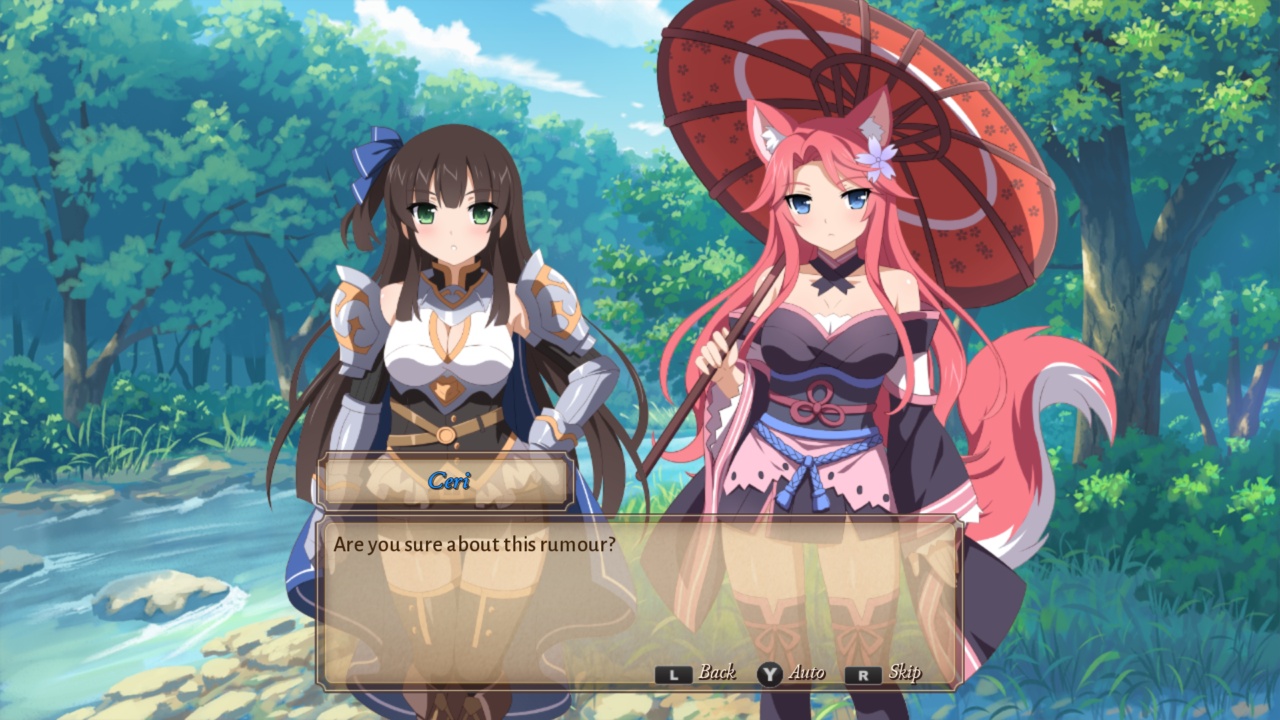This screenshot has height=720, width=1280.
Task: Toggle Auto text advance mode
Action: (x=807, y=672)
